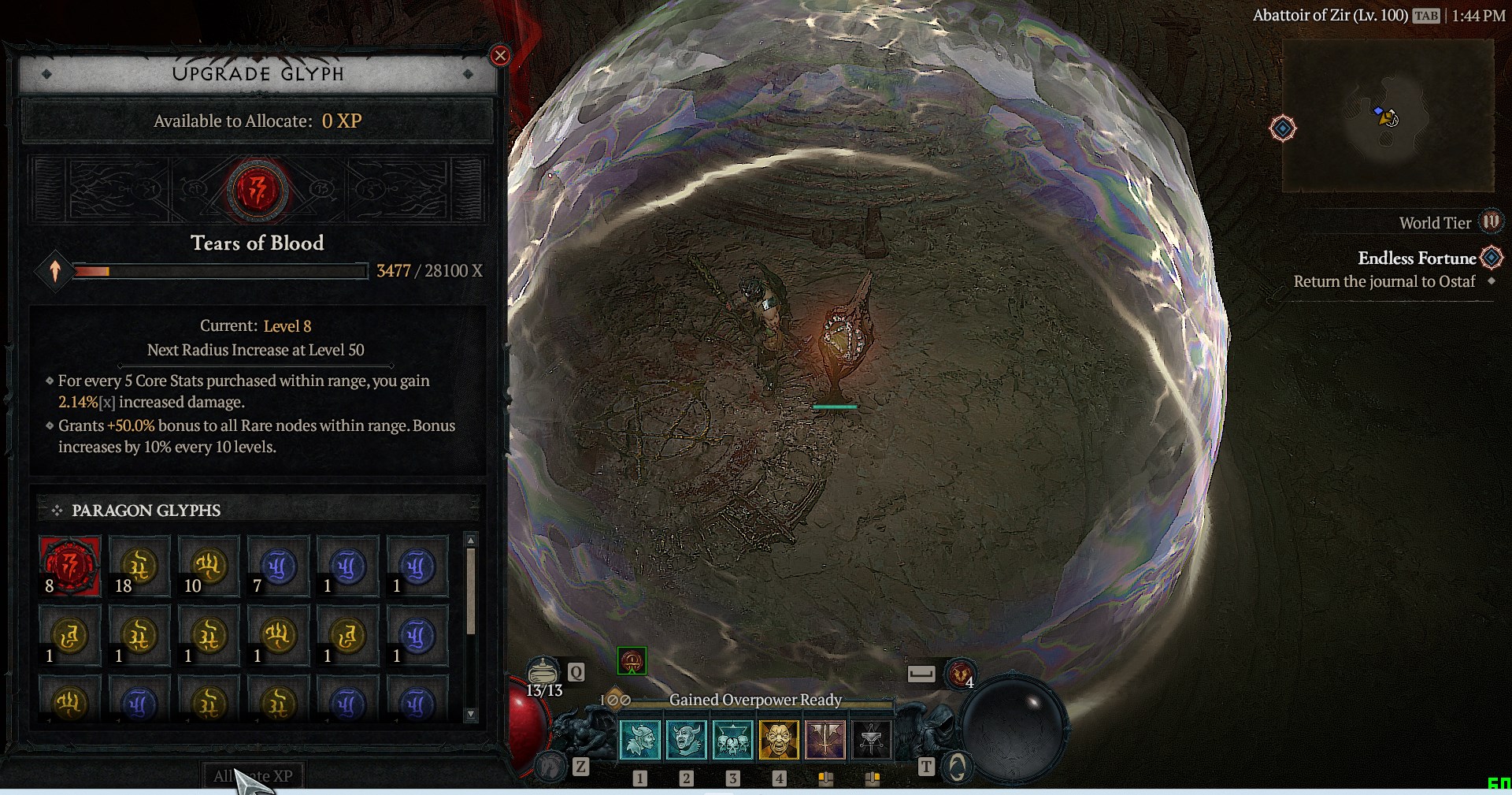1512x795 pixels.
Task: Click the active buff icon above hotbar
Action: tap(632, 661)
